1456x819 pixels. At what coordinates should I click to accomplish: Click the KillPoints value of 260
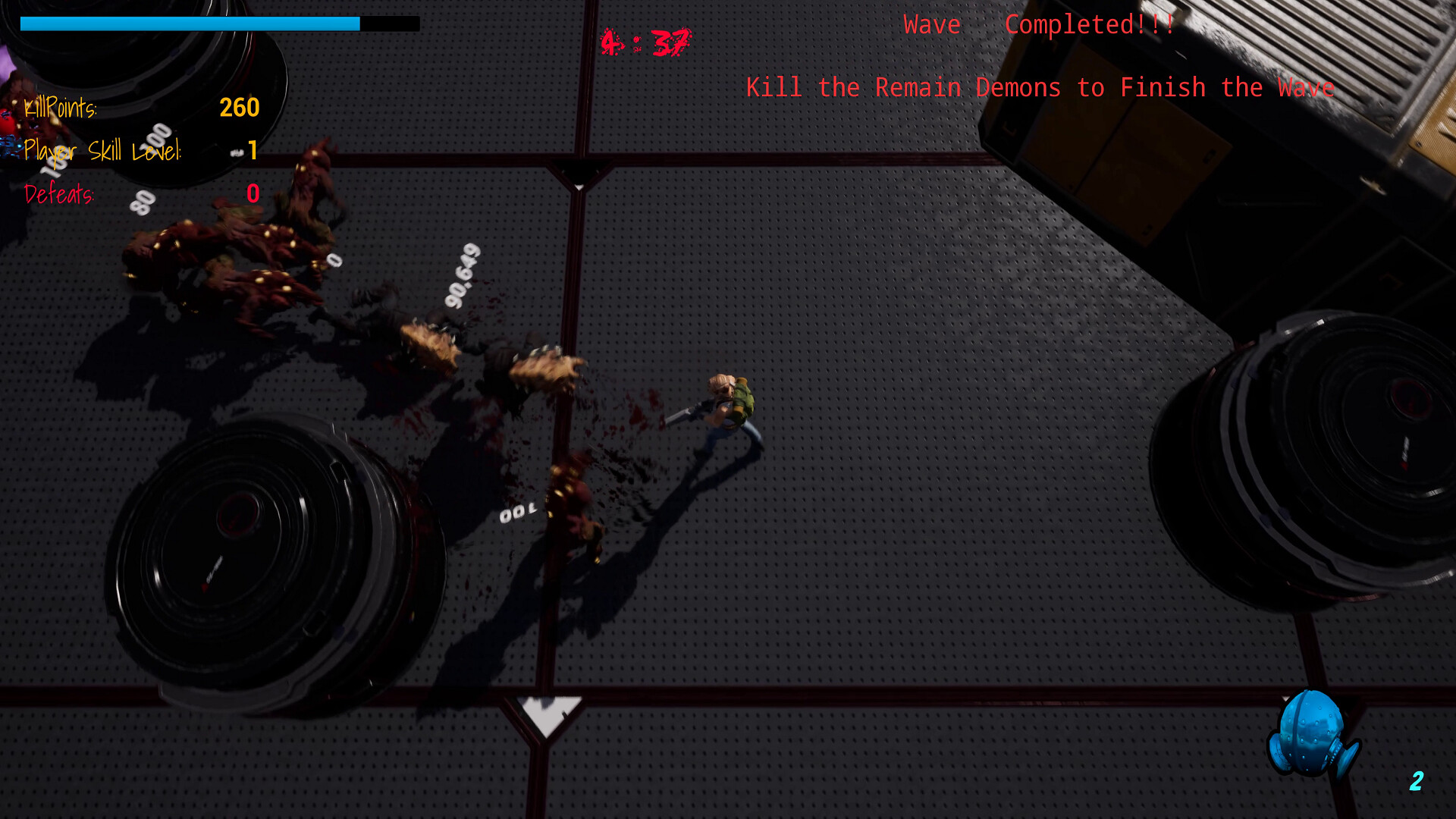(239, 108)
